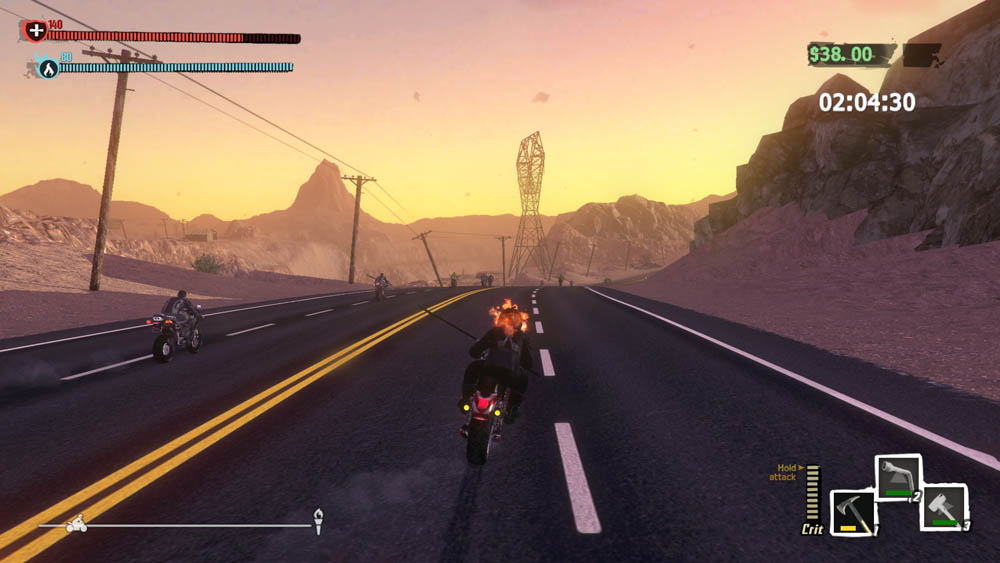The height and width of the screenshot is (563, 1000).
Task: Choose the bent pipe weapon in slot 2
Action: (x=898, y=477)
